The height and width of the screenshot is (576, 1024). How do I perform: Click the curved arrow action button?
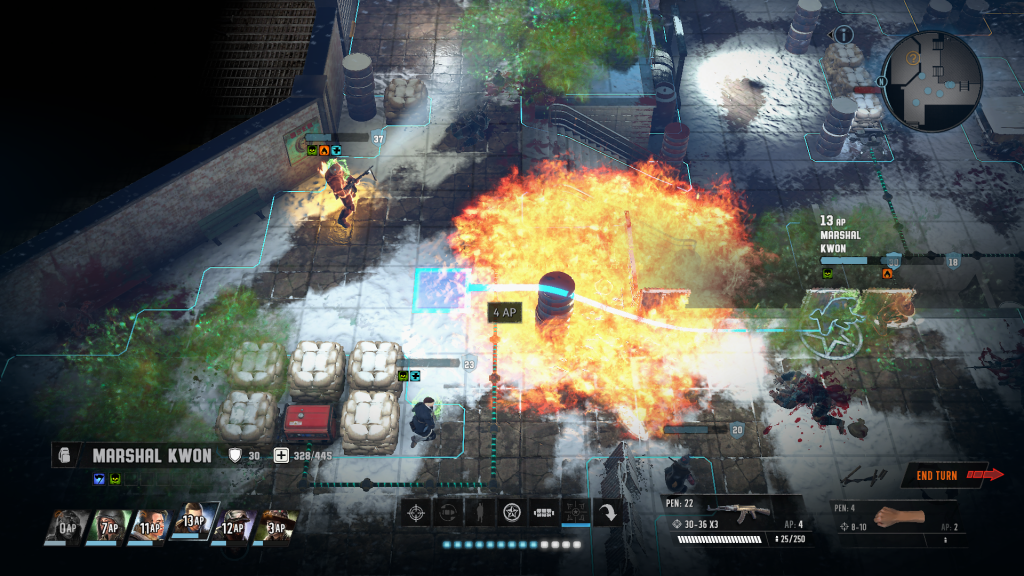point(607,512)
